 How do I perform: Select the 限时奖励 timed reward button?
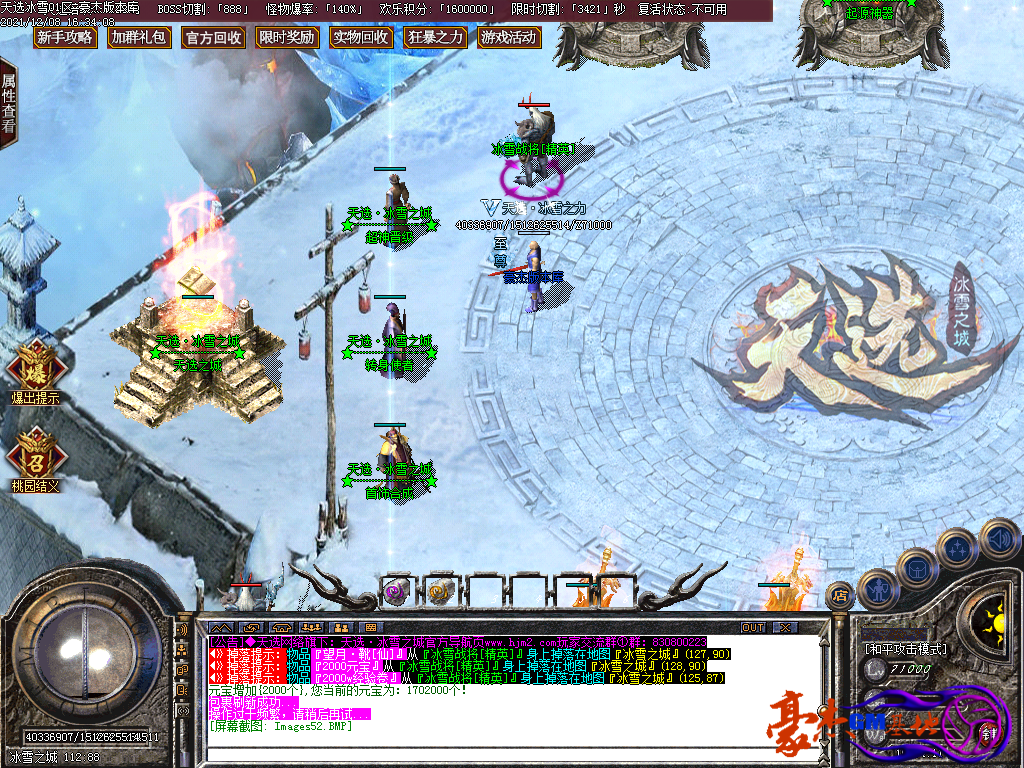286,38
